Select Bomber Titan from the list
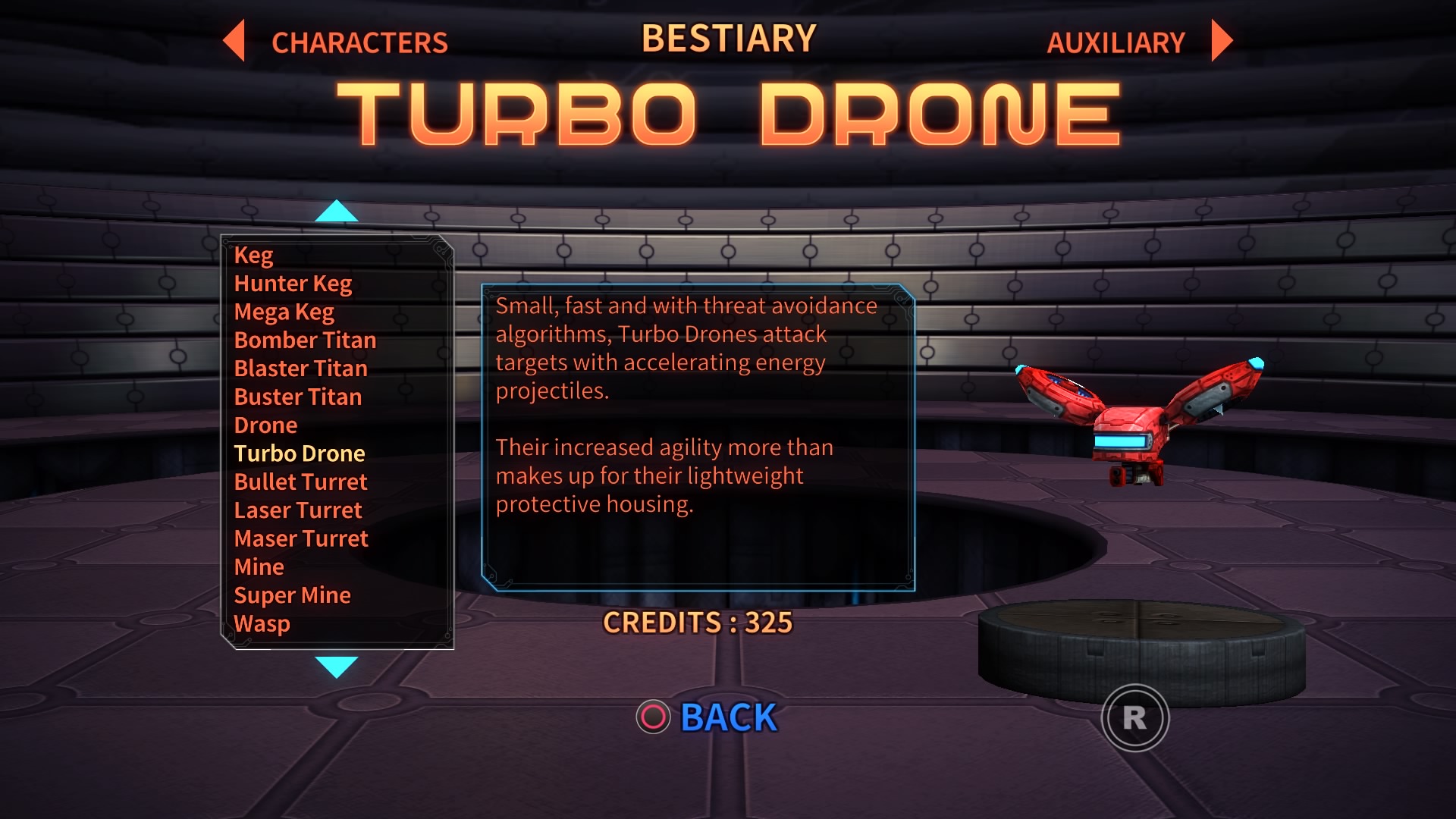The width and height of the screenshot is (1456, 819). click(x=305, y=340)
